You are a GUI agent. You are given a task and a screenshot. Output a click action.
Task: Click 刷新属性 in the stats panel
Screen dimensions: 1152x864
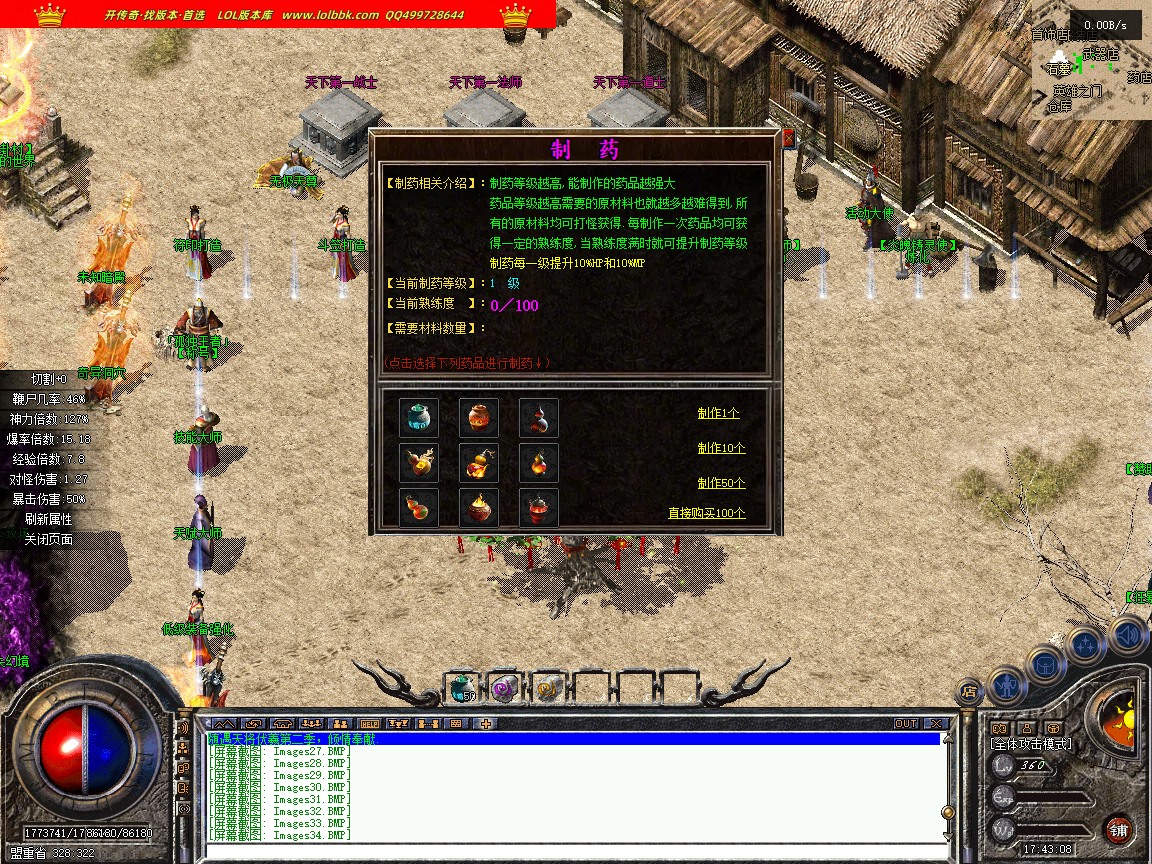click(x=48, y=519)
